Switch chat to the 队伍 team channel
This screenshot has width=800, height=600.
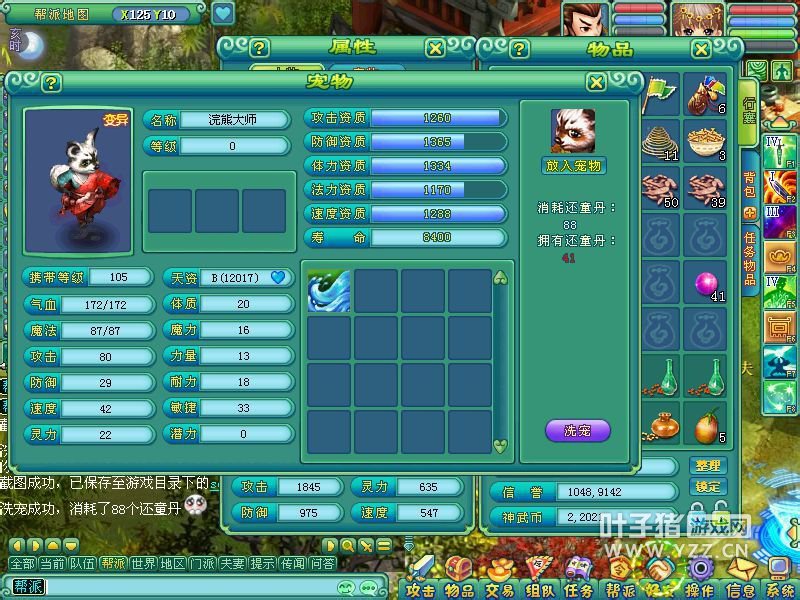pyautogui.click(x=82, y=564)
